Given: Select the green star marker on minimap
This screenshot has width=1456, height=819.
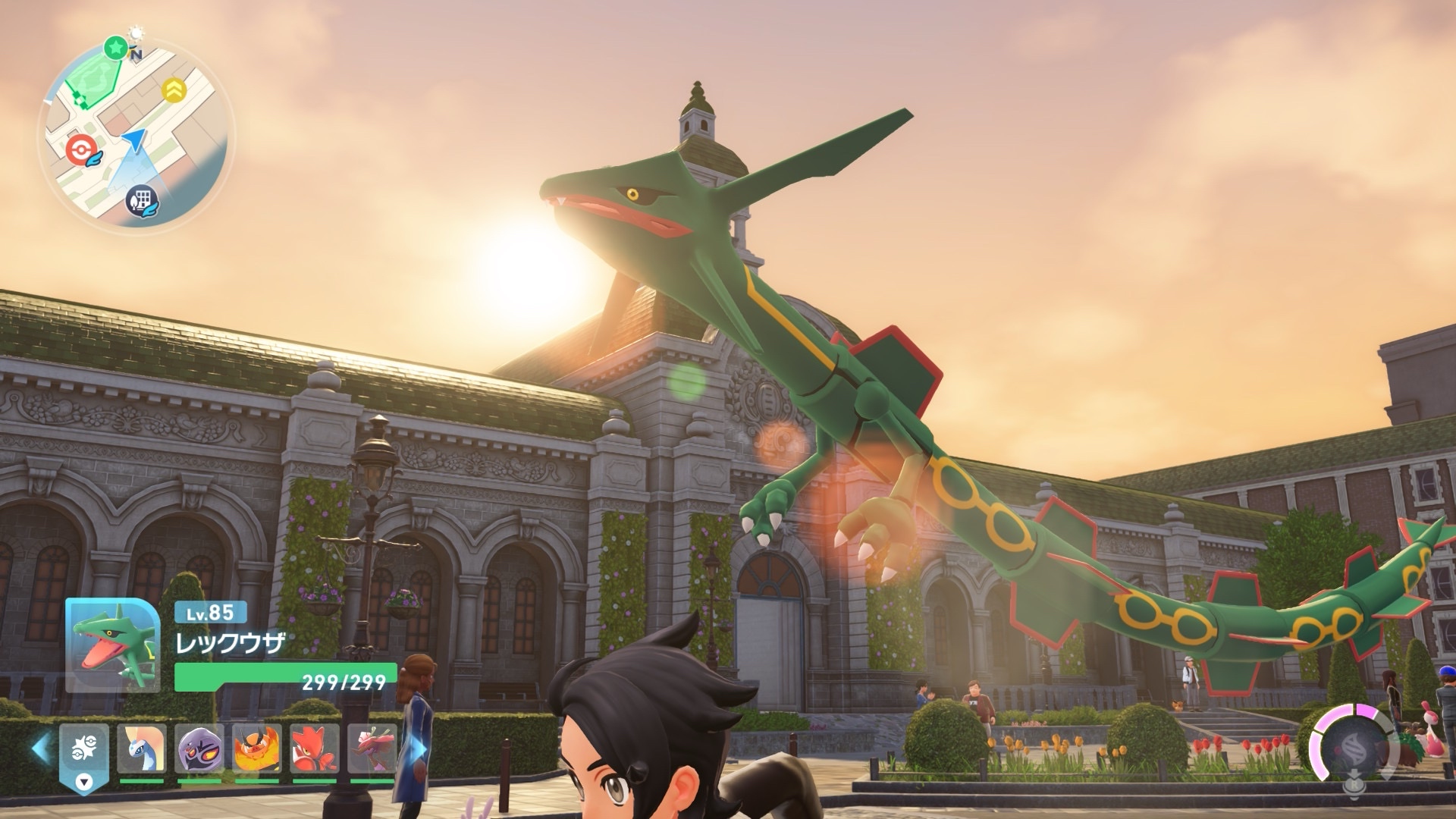Looking at the screenshot, I should click(x=115, y=48).
